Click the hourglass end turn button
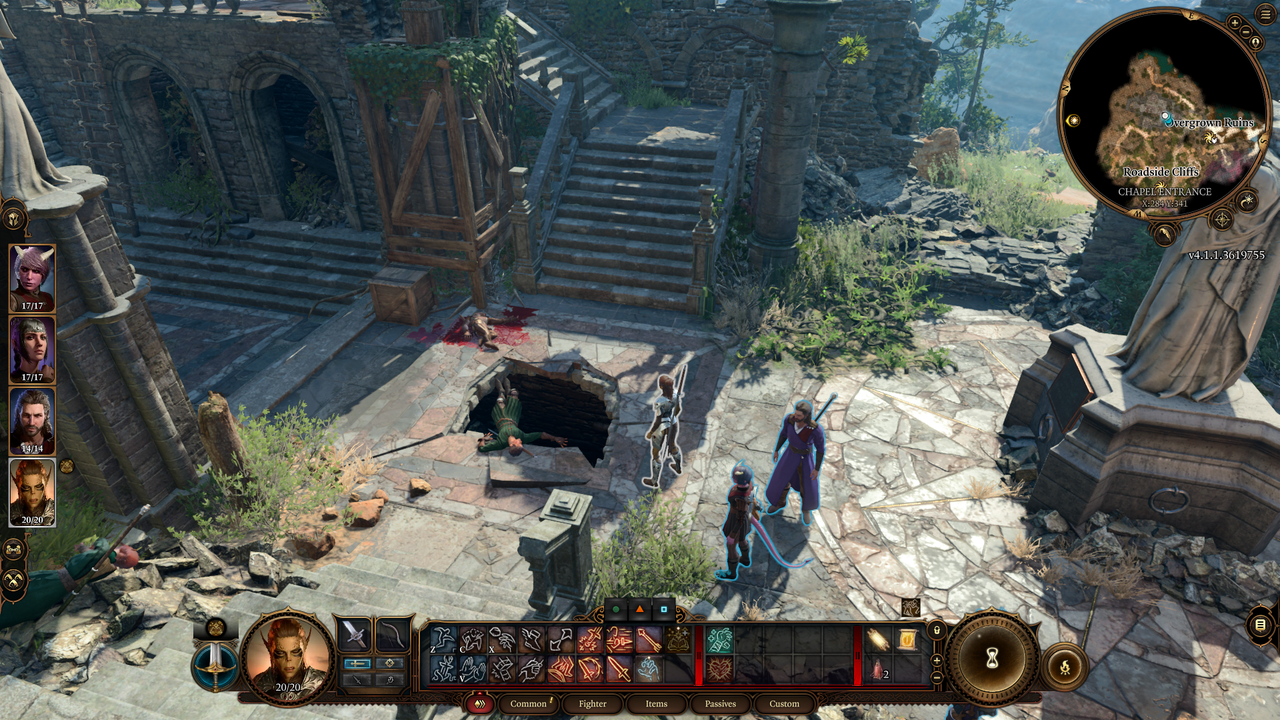 (x=992, y=657)
